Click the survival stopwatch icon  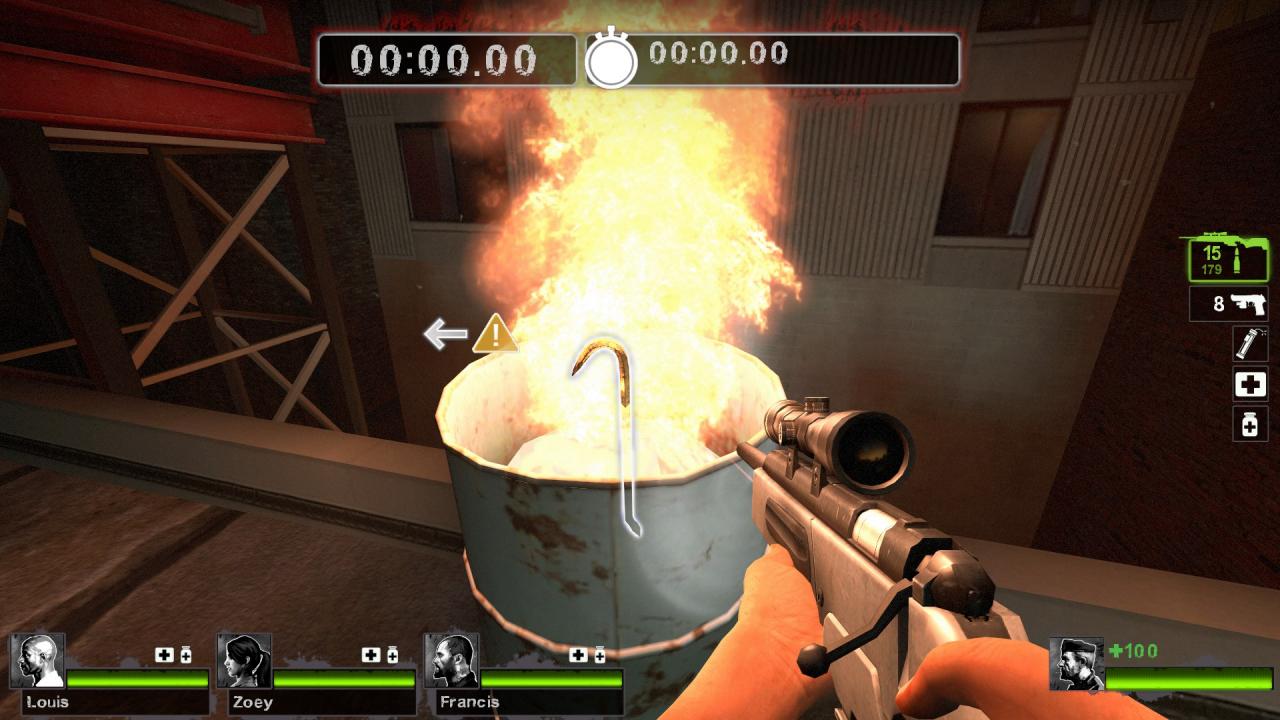611,60
